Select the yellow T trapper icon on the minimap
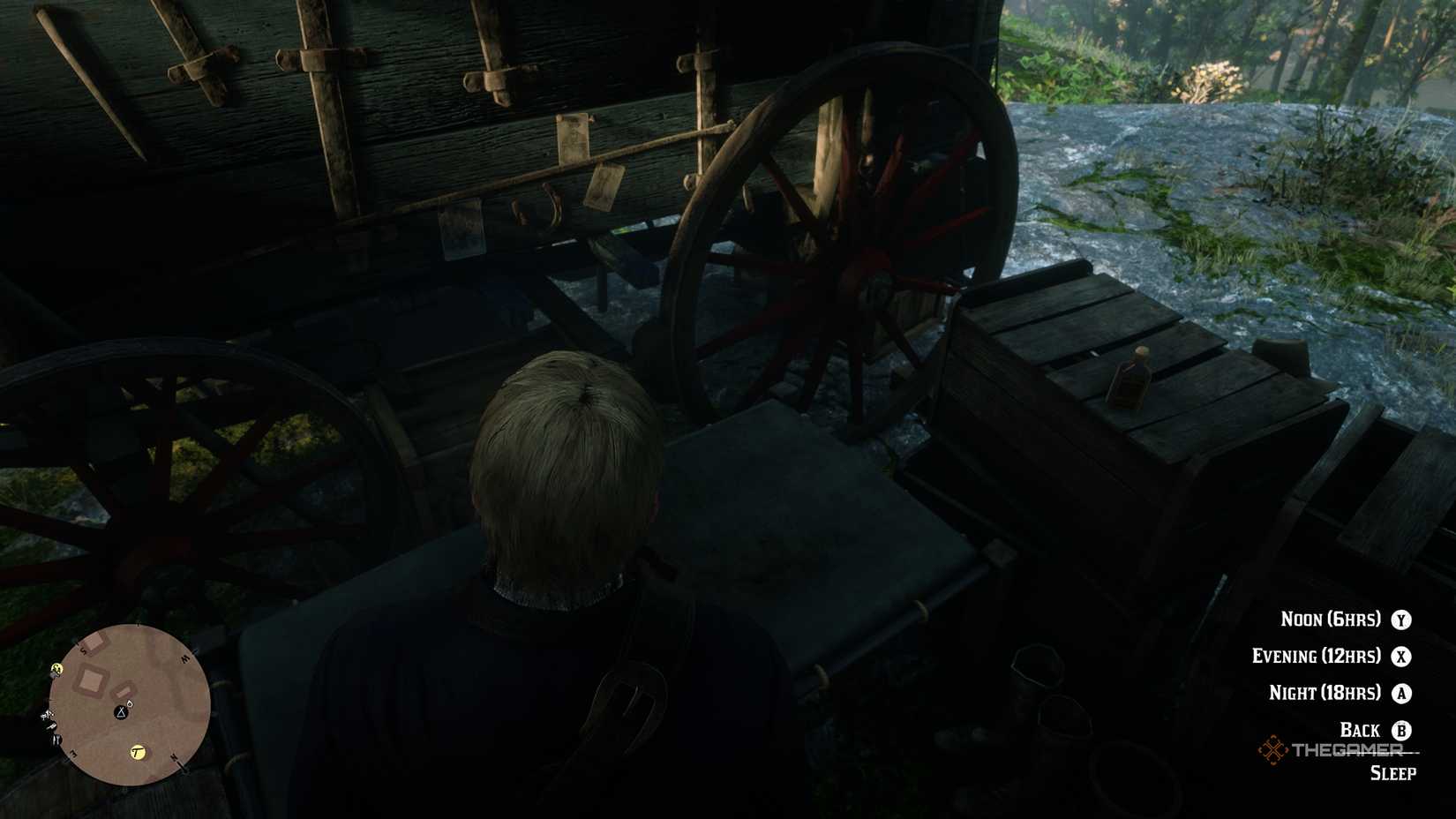Viewport: 1456px width, 819px height. (138, 753)
